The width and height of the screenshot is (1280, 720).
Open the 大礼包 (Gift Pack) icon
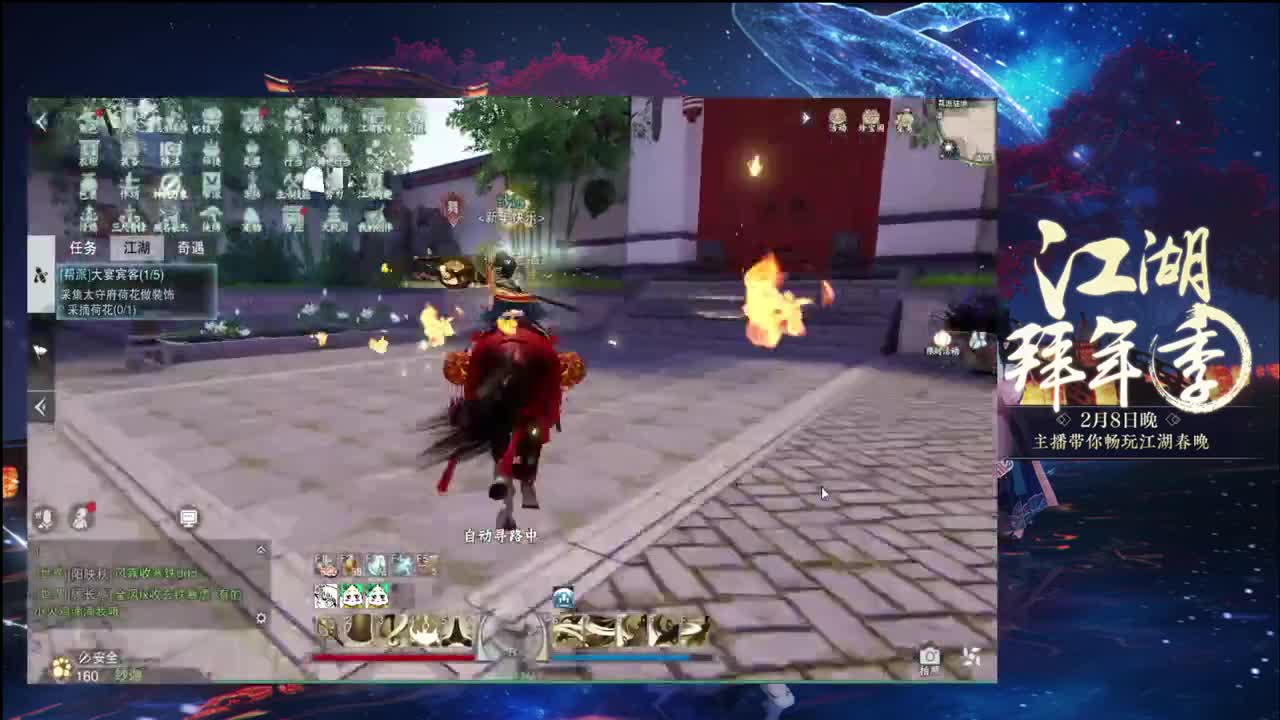tap(332, 215)
